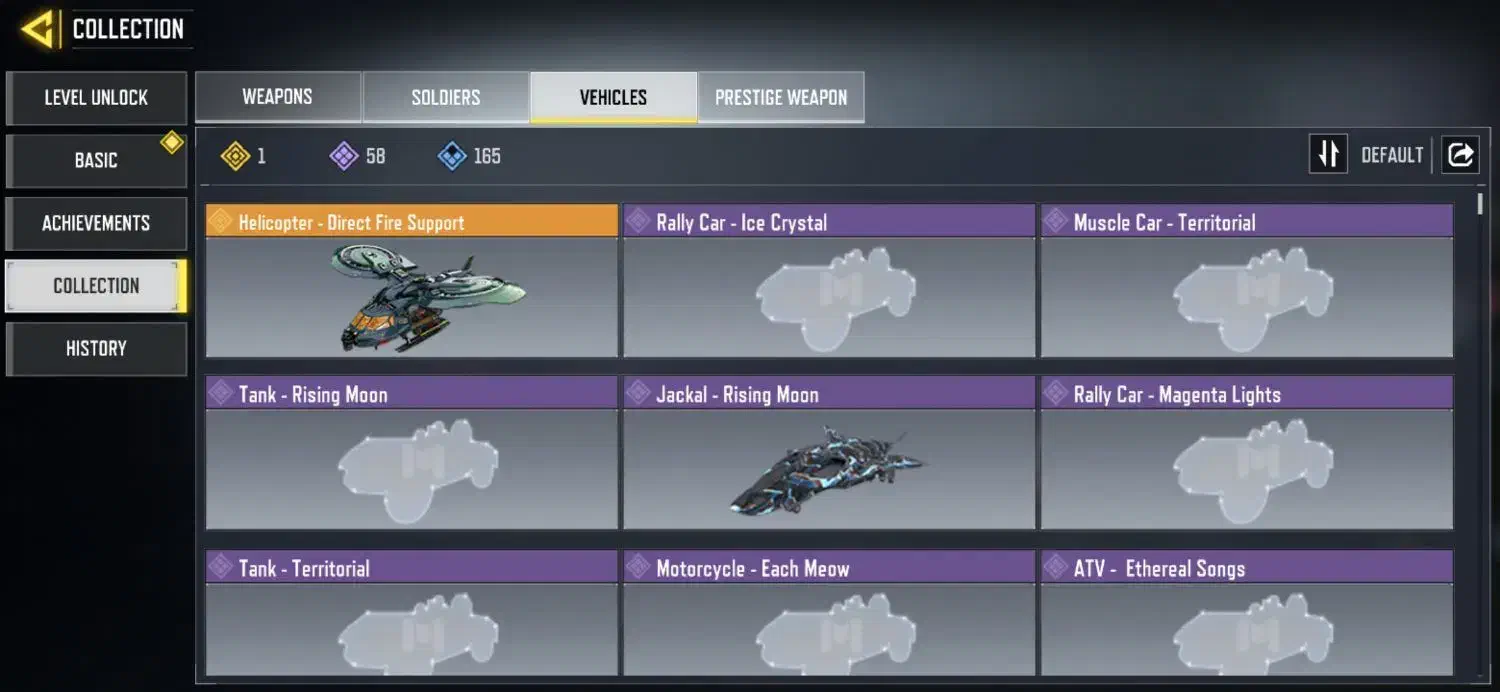Choose the Collection menu entry

pos(96,286)
